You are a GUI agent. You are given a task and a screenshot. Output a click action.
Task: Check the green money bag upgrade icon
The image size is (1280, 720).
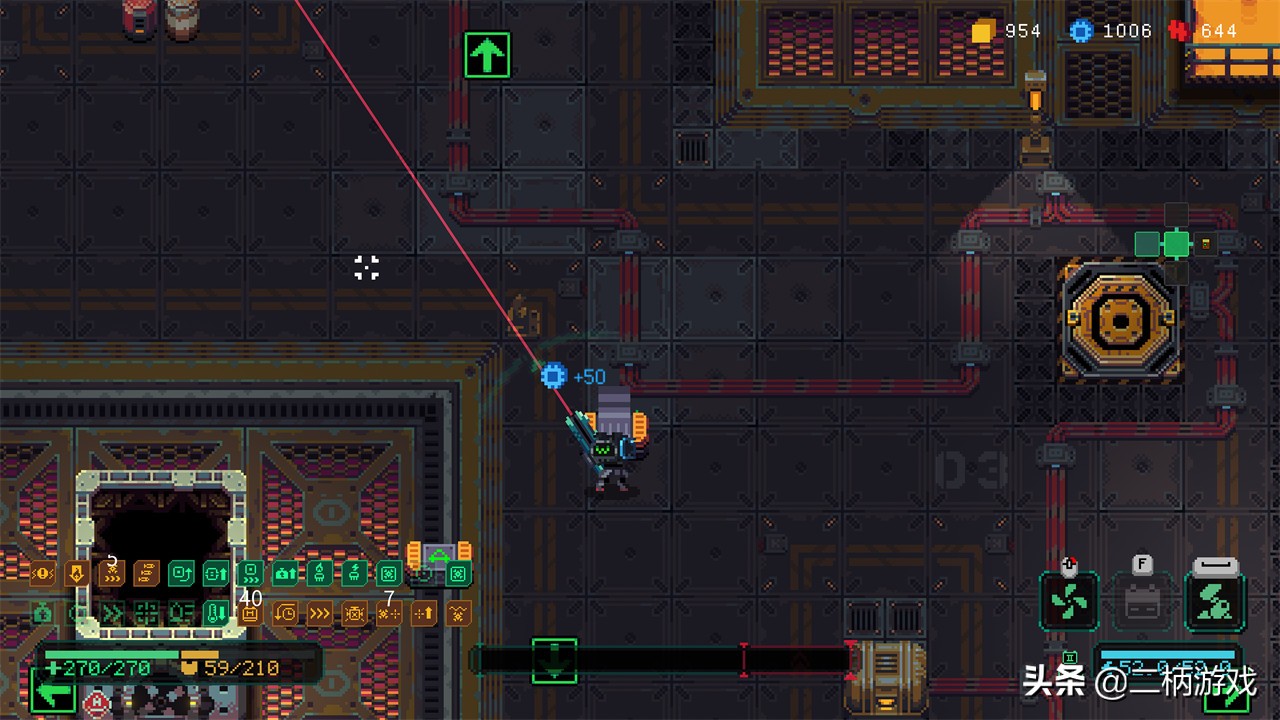pos(42,613)
